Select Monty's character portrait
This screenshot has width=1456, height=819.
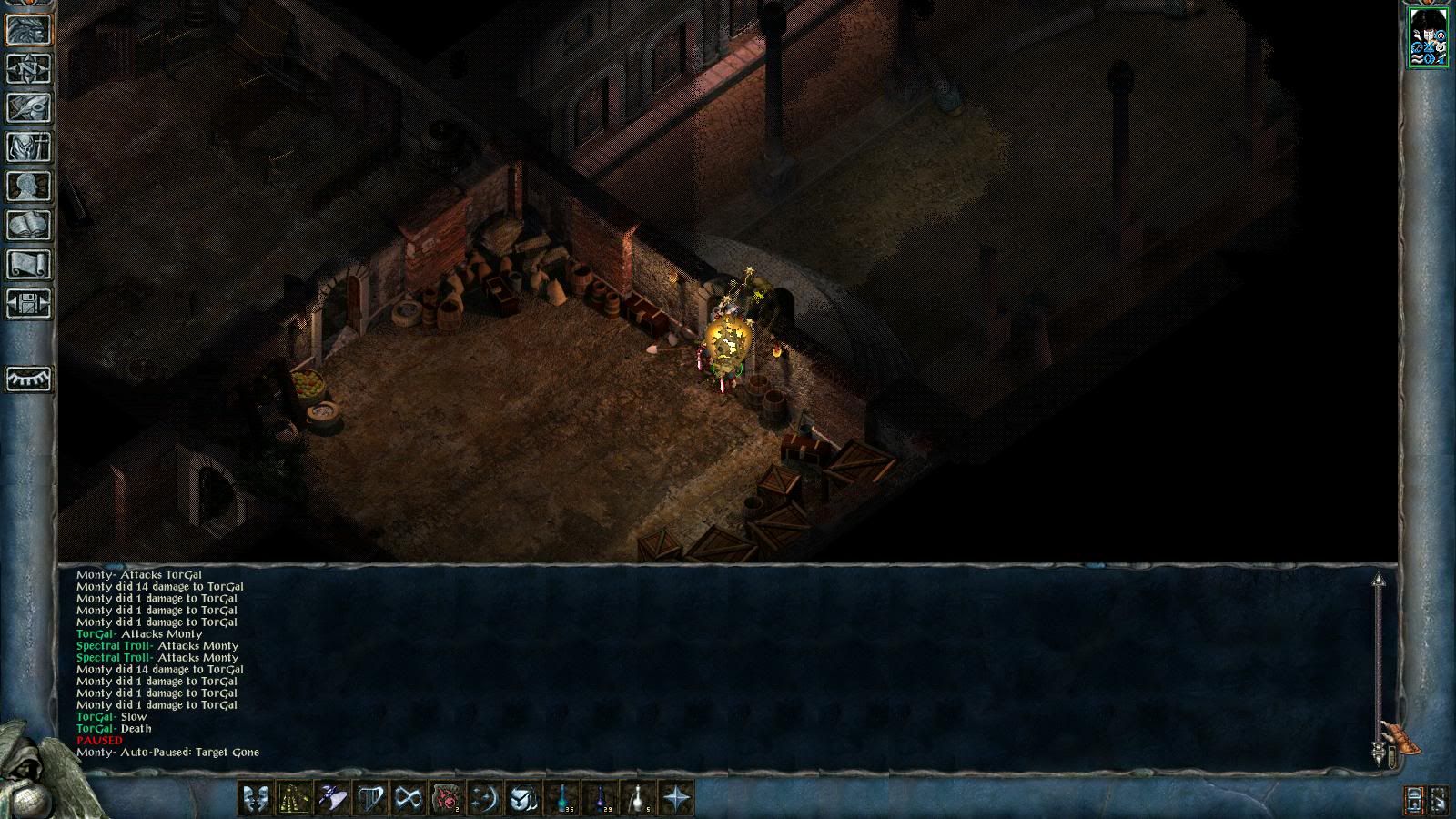1428,36
